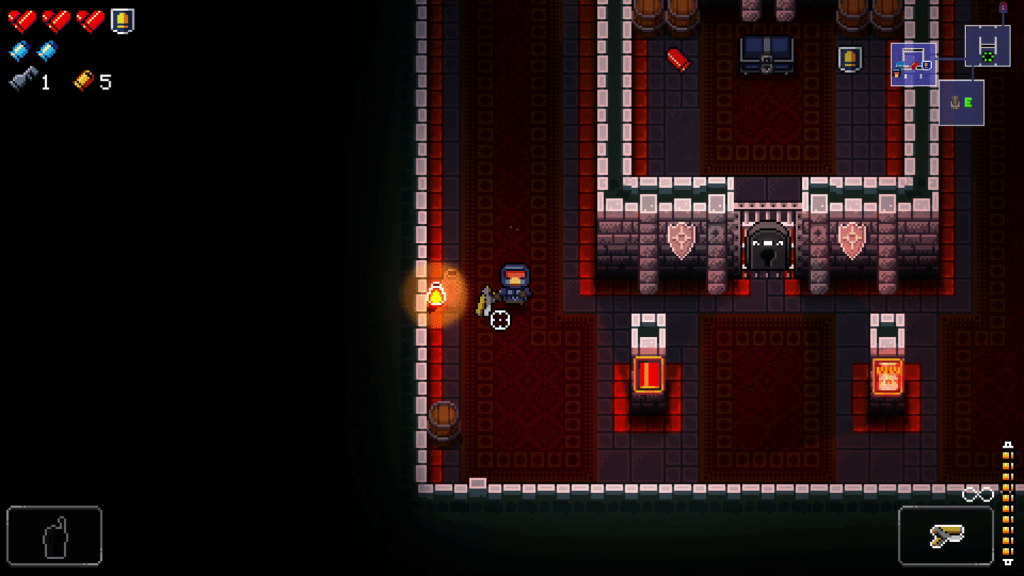This screenshot has width=1024, height=576.
Task: Select the equipped gun slot
Action: 945,536
